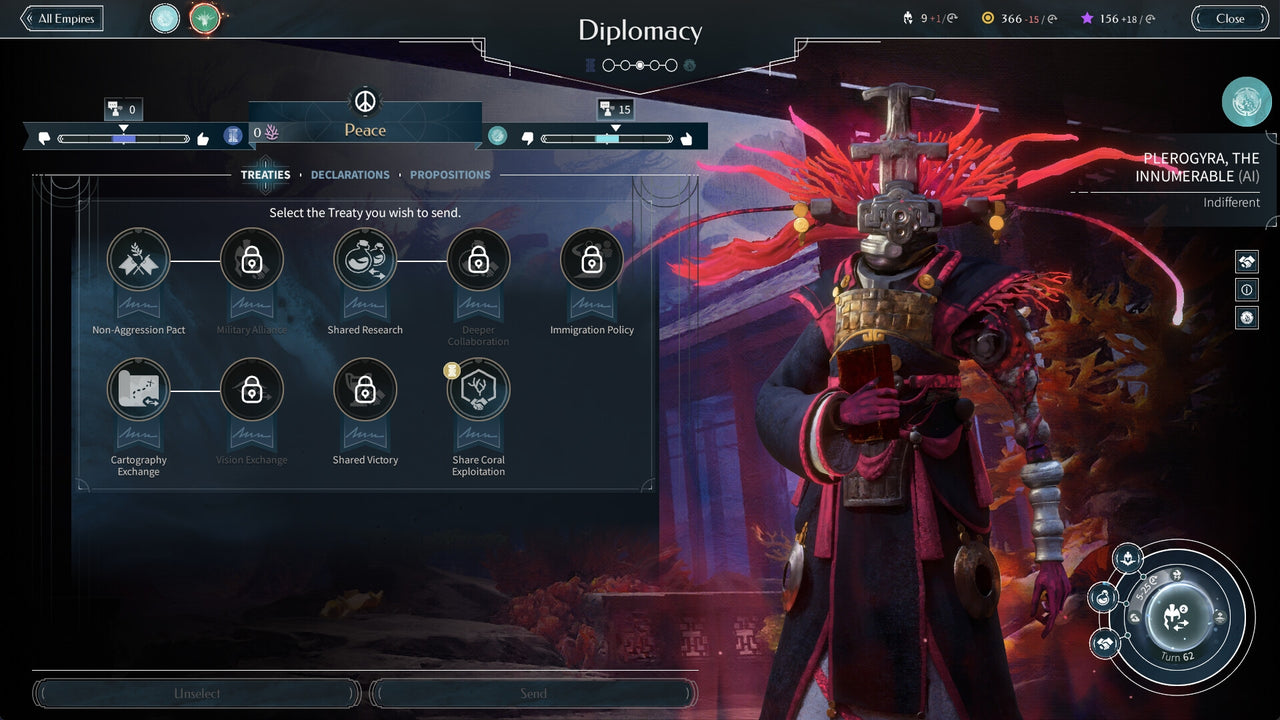
Task: Give a thumbs up on your relationship bar
Action: 203,137
